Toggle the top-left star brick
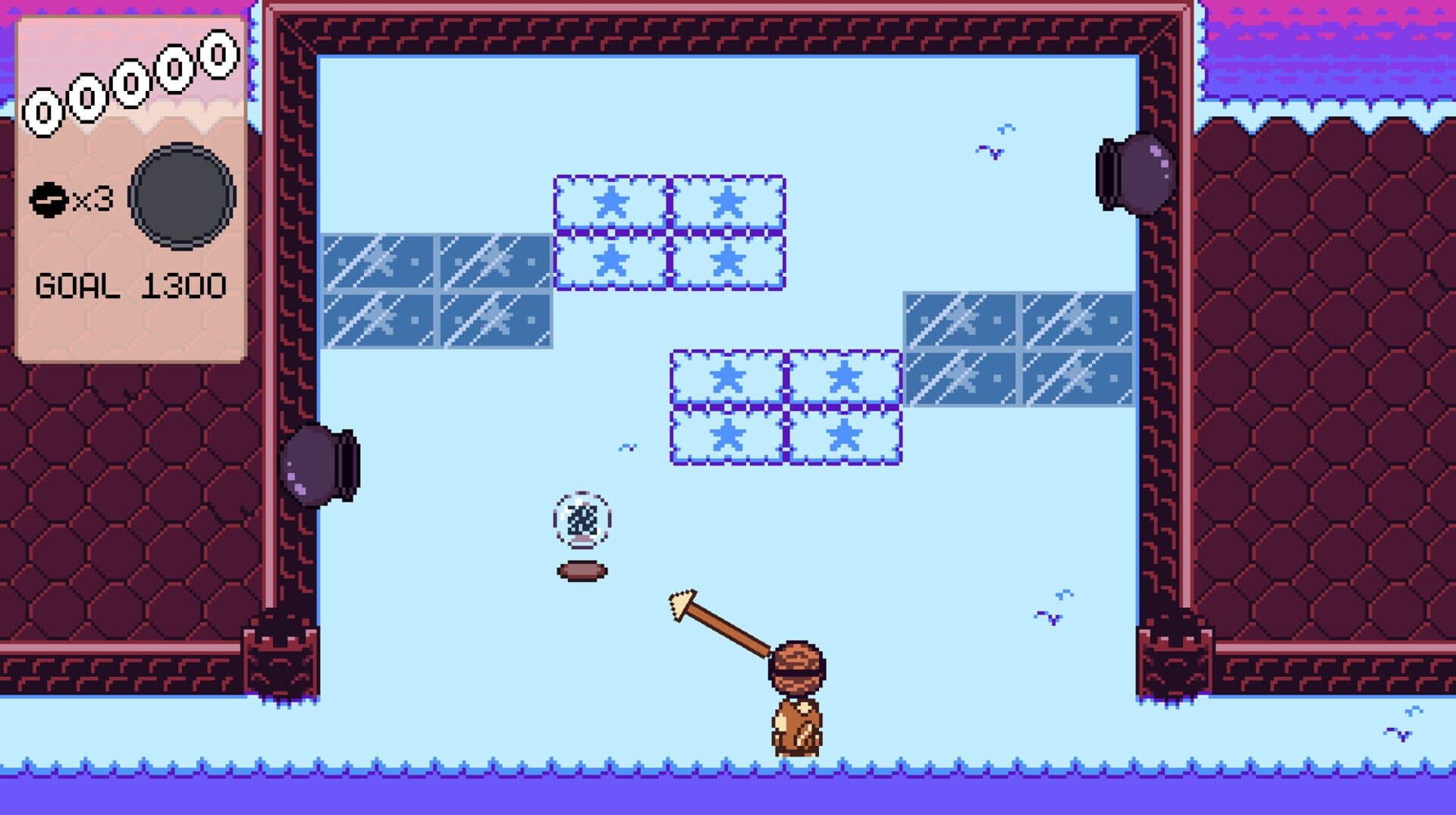Screen dimensions: 1456x815 [610, 202]
